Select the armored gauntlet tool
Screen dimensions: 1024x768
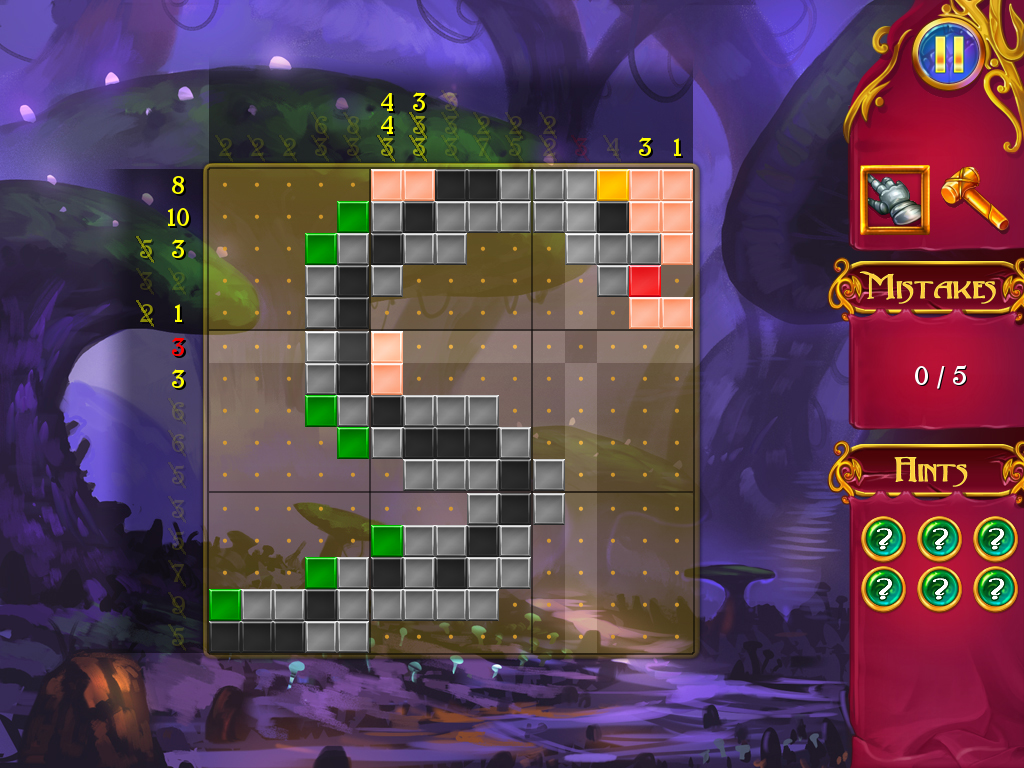tap(894, 200)
